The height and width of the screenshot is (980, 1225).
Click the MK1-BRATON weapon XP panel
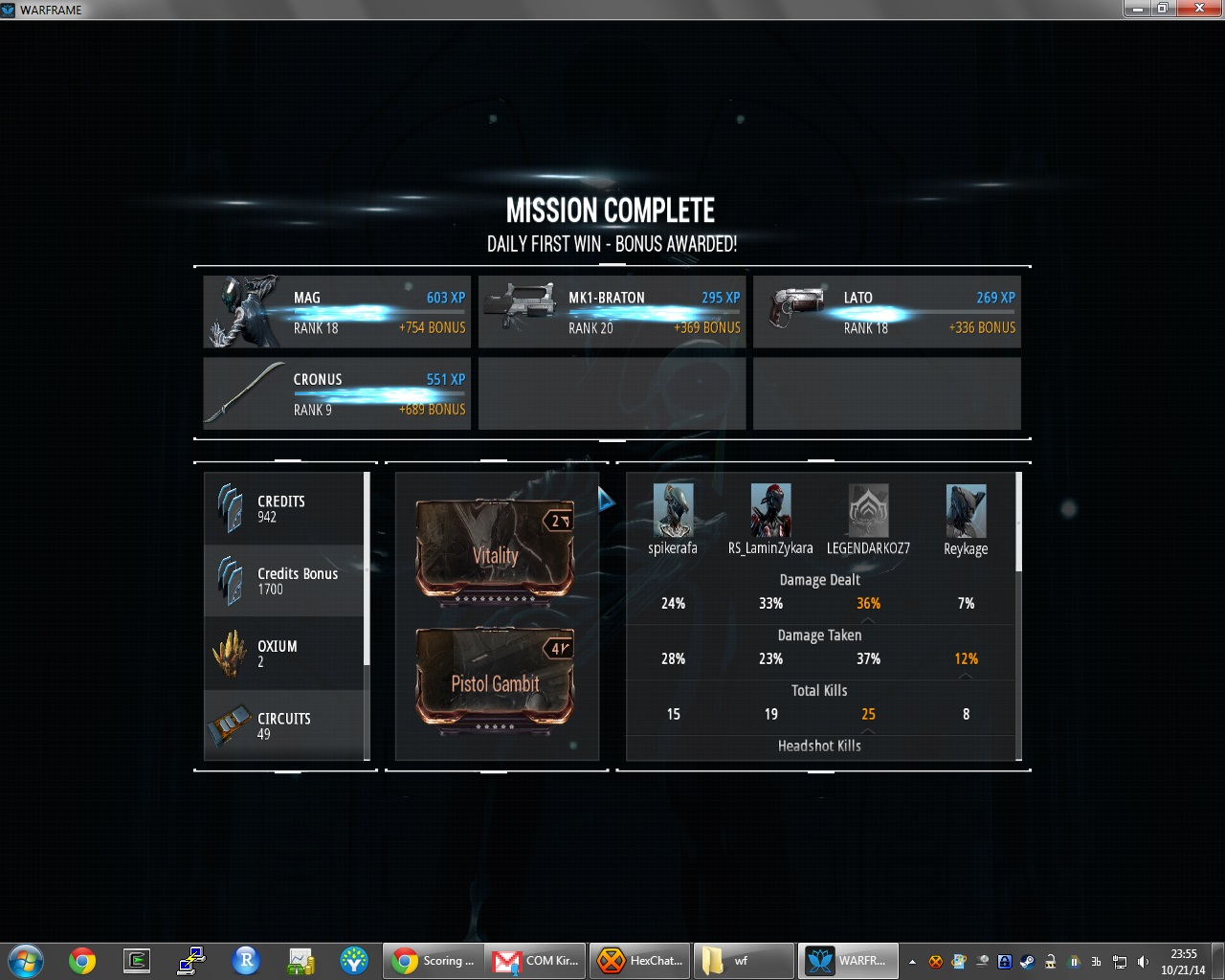tap(612, 312)
